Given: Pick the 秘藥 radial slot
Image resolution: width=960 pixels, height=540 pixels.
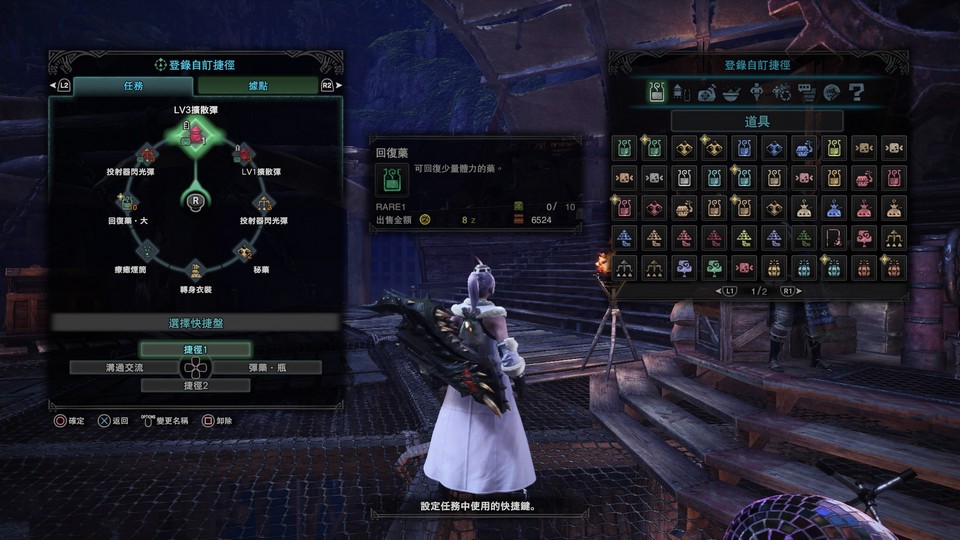Looking at the screenshot, I should coord(244,250).
